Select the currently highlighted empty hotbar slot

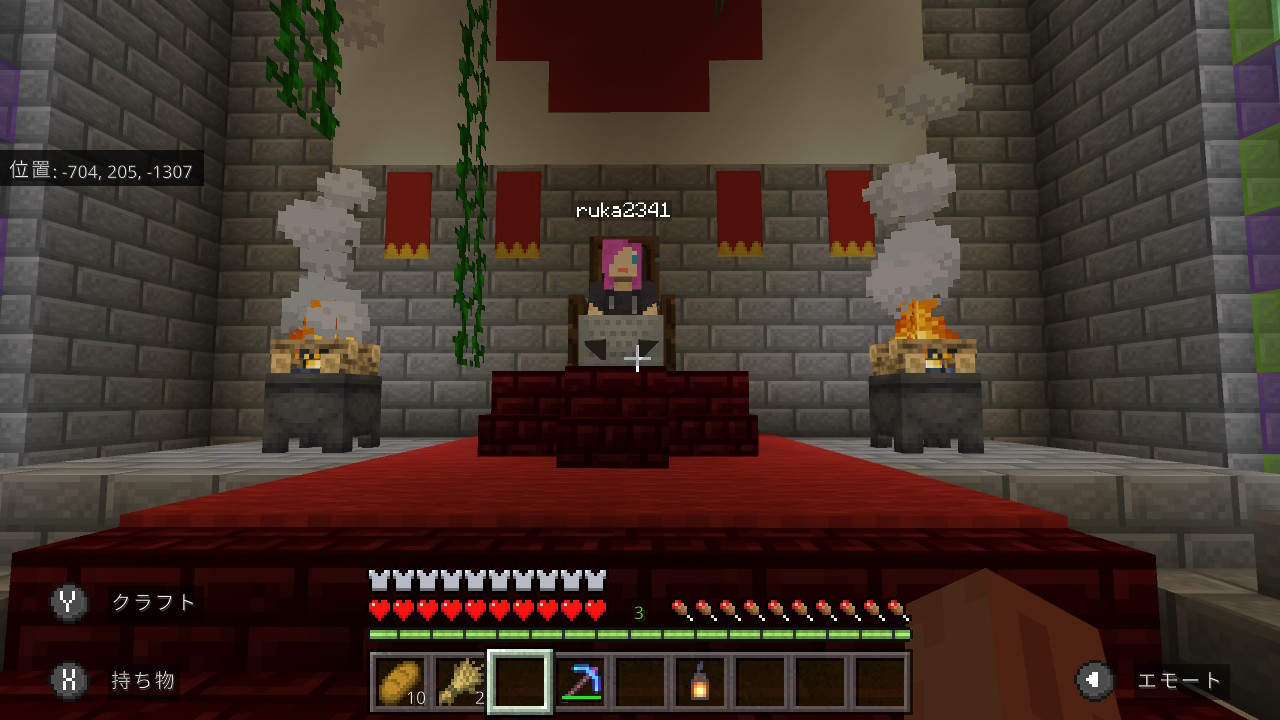coord(518,681)
